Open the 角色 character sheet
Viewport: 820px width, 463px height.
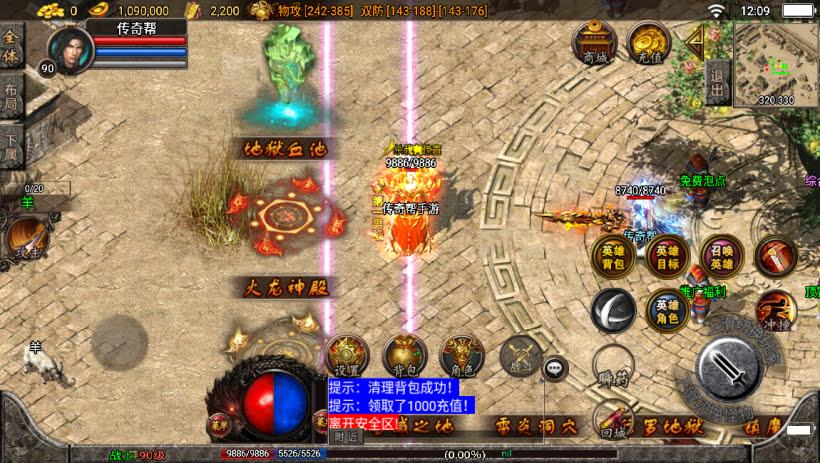click(462, 356)
